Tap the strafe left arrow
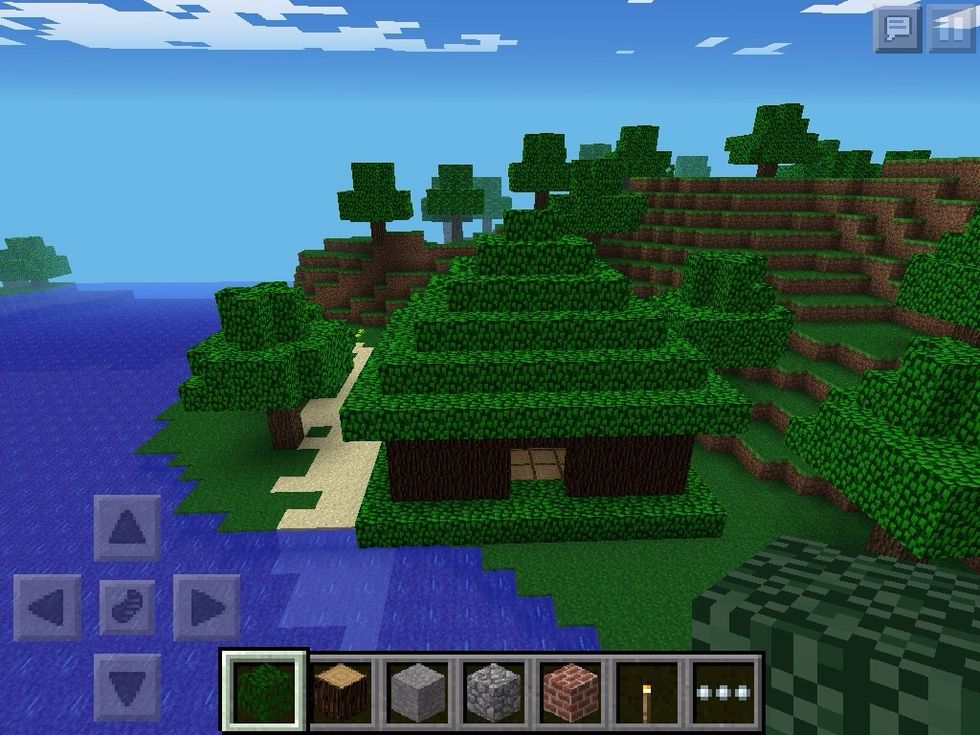Screen dimensions: 980x735 (47, 607)
